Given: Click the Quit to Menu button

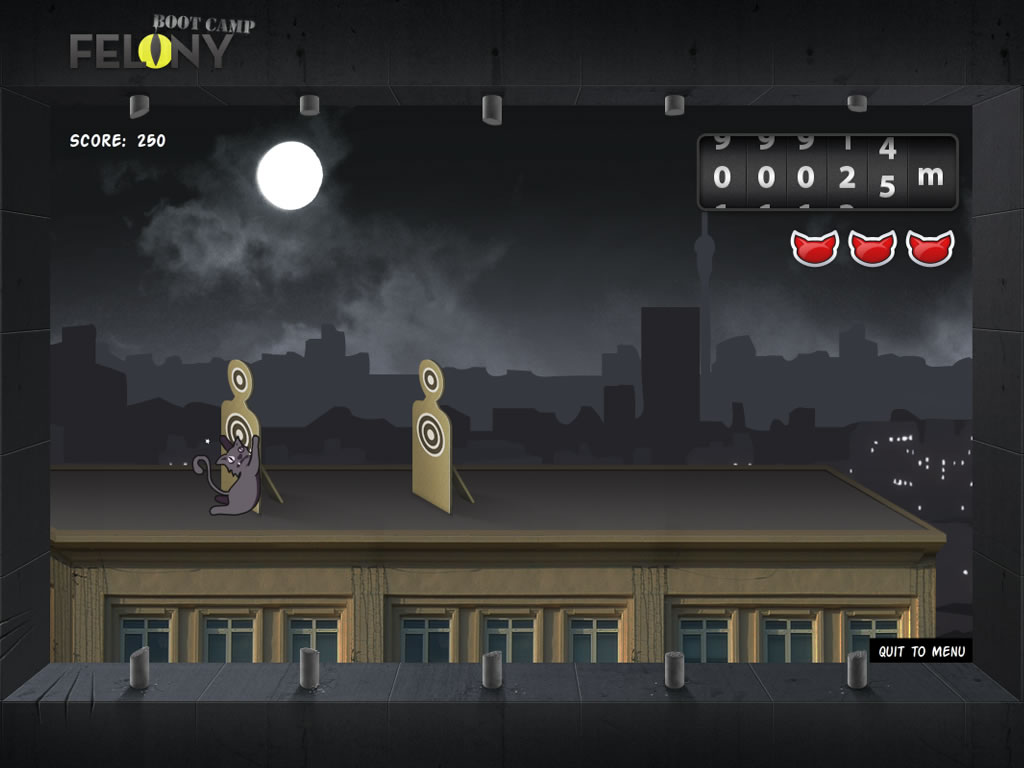Looking at the screenshot, I should (921, 651).
